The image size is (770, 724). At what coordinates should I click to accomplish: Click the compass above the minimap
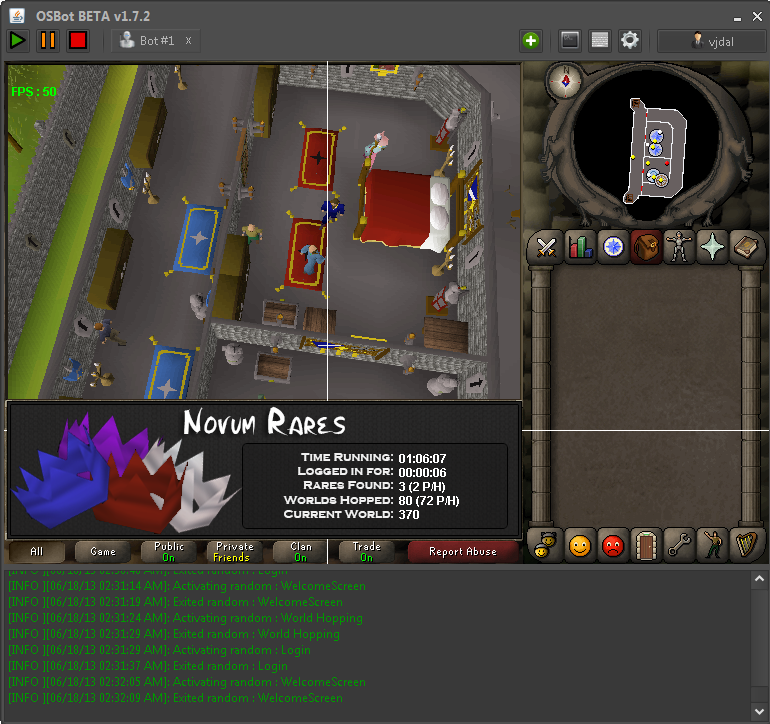565,81
